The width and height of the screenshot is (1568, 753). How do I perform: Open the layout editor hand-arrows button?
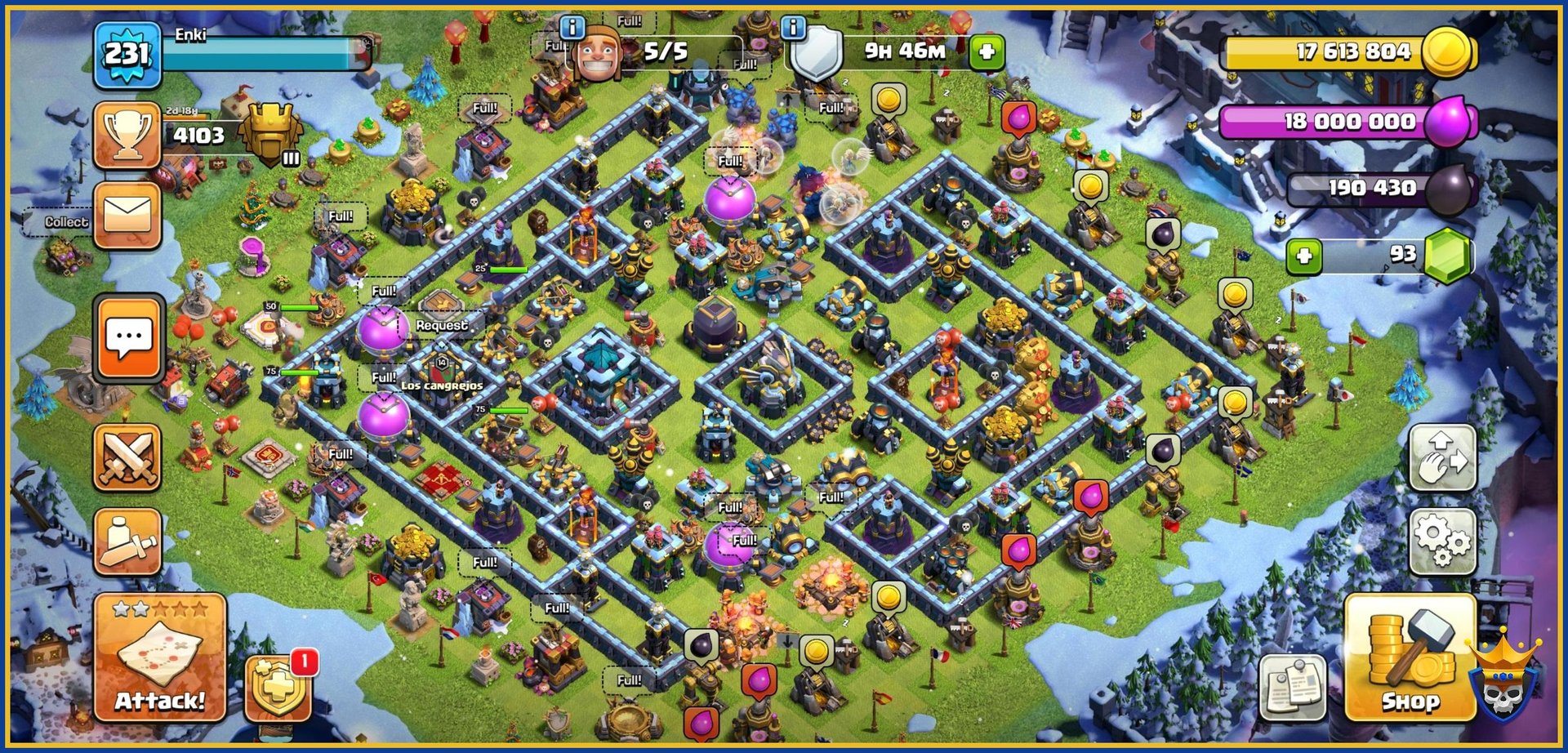click(1442, 458)
